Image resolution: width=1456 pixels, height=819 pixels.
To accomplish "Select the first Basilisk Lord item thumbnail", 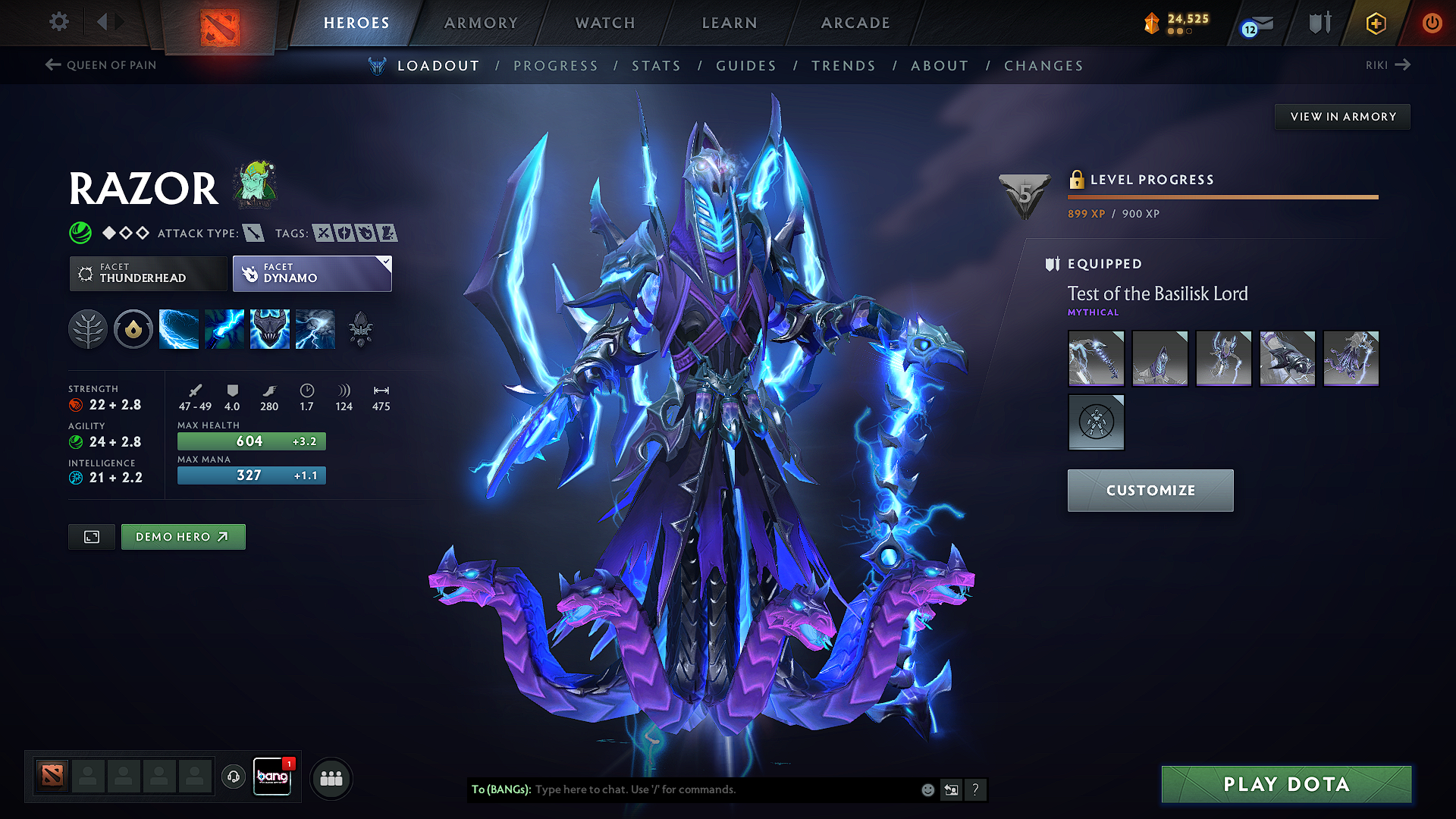I will point(1096,358).
